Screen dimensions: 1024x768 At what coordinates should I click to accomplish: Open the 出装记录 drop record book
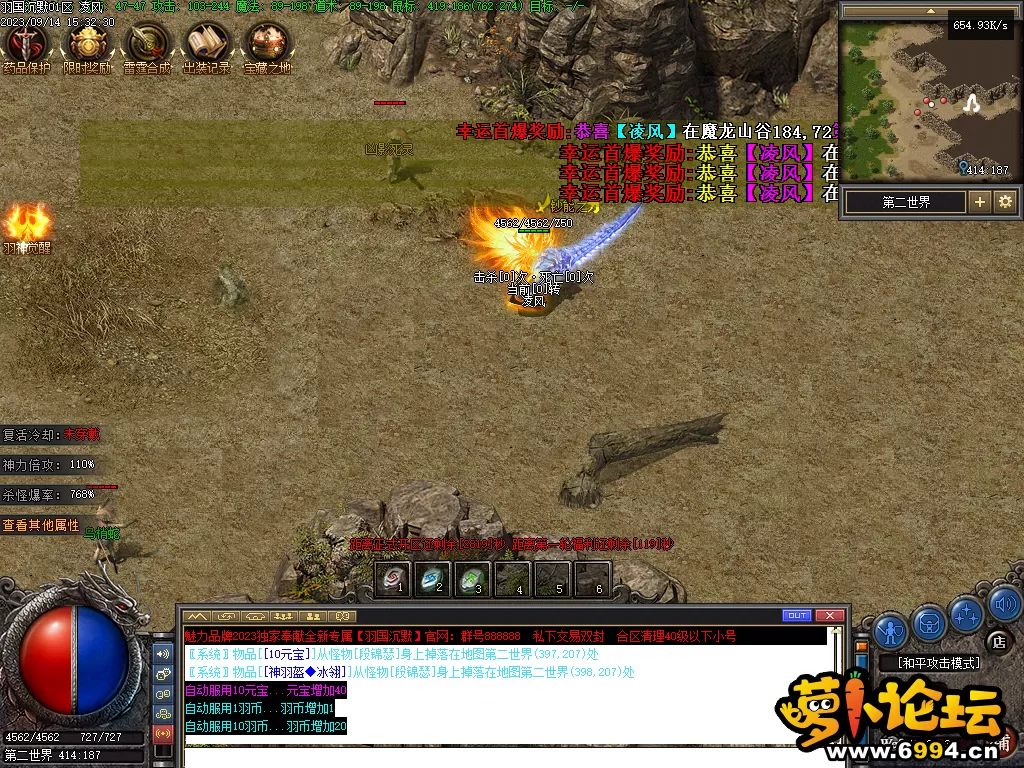(207, 44)
